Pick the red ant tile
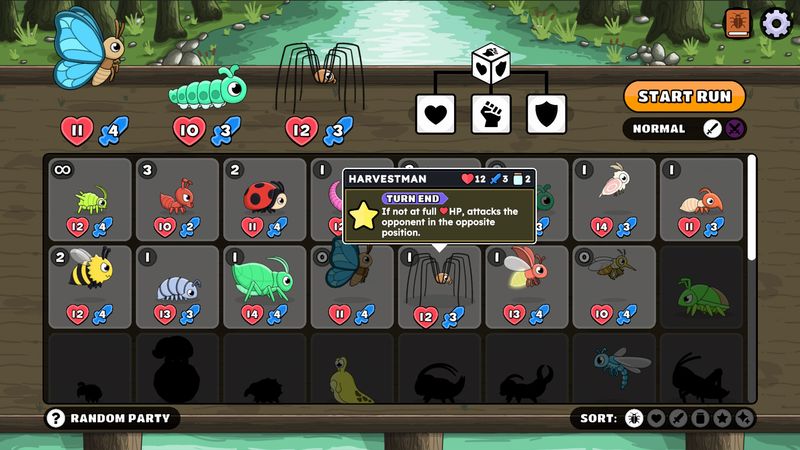The width and height of the screenshot is (800, 450). coord(177,200)
